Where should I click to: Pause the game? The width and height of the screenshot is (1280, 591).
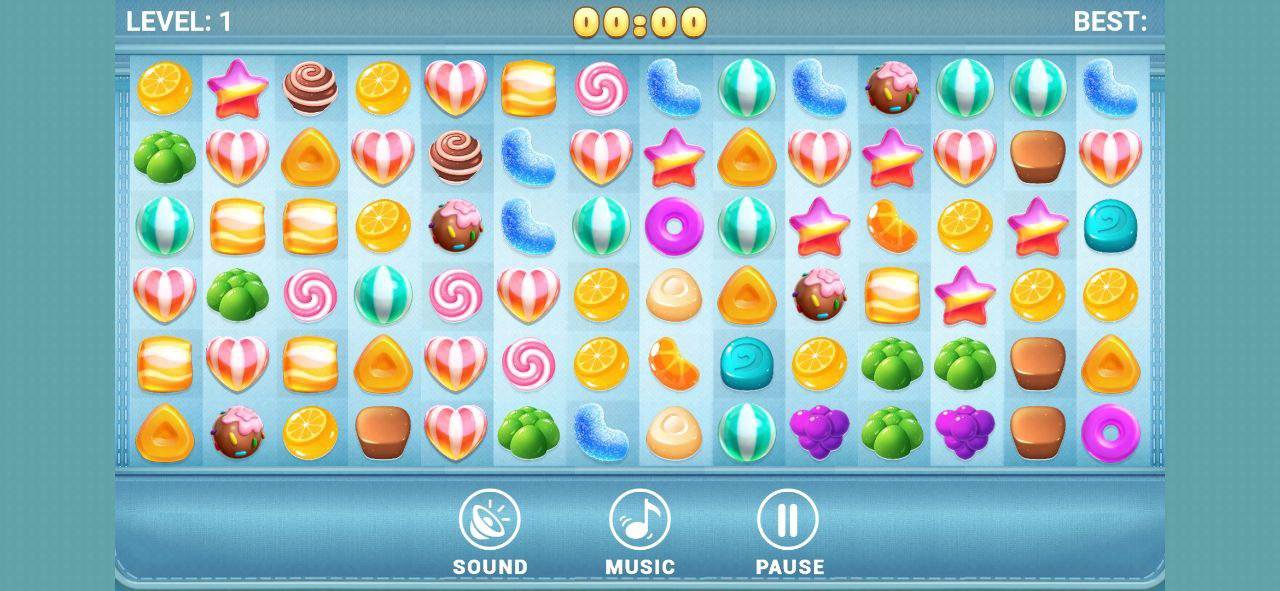(788, 521)
